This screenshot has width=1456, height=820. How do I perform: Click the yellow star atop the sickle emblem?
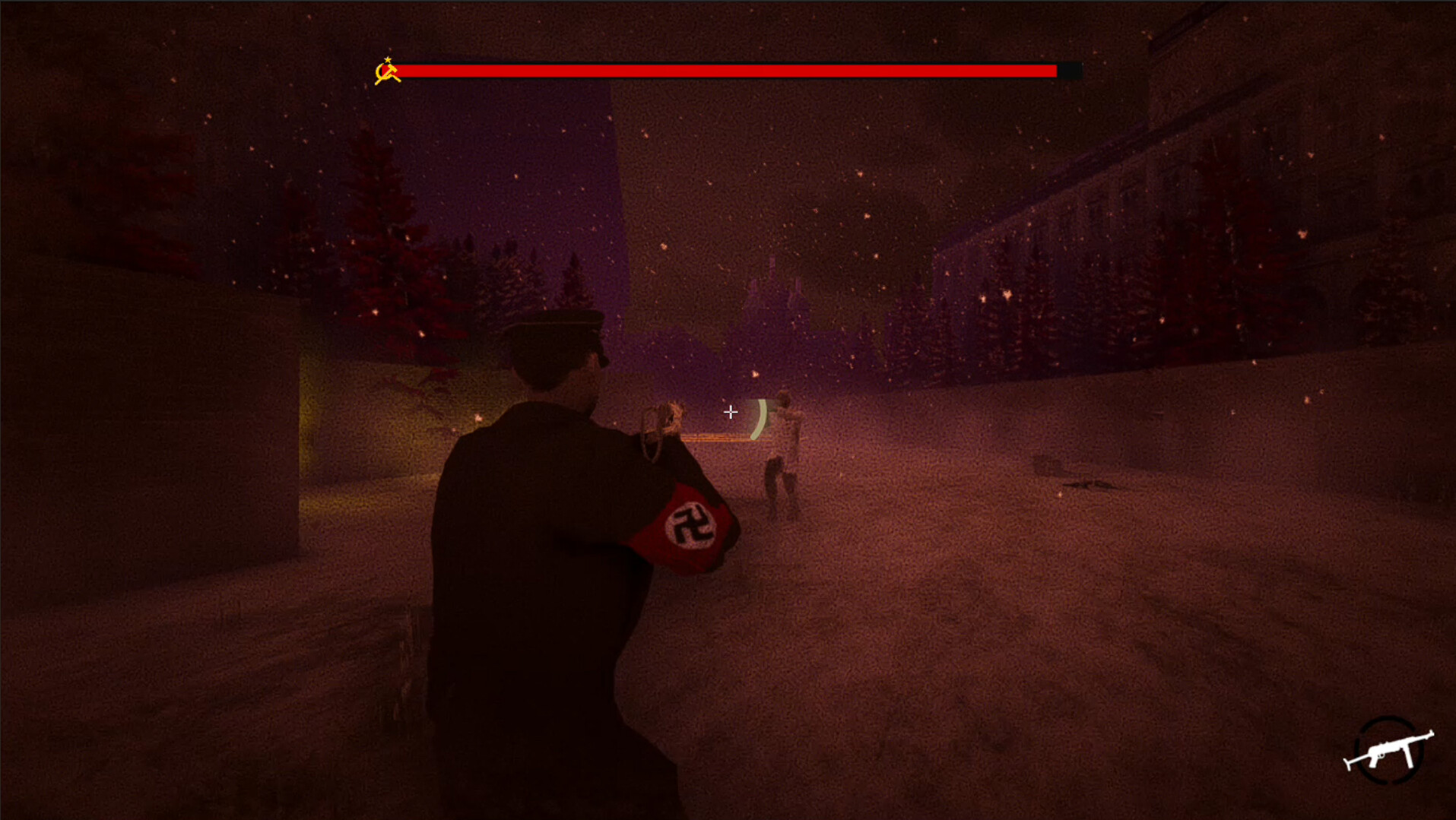(x=389, y=58)
